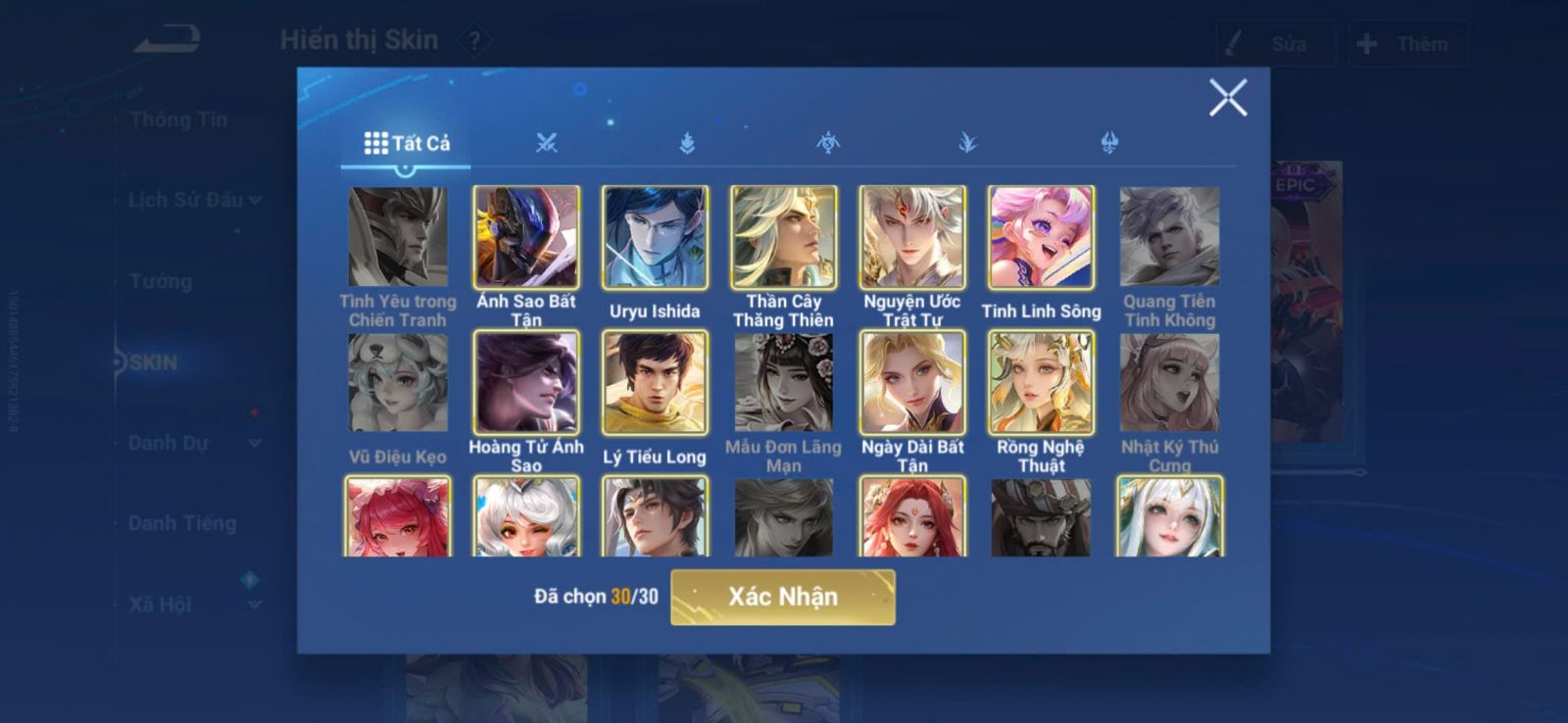Select the Lý Tiểu Long skin
The height and width of the screenshot is (723, 1568).
tap(655, 383)
